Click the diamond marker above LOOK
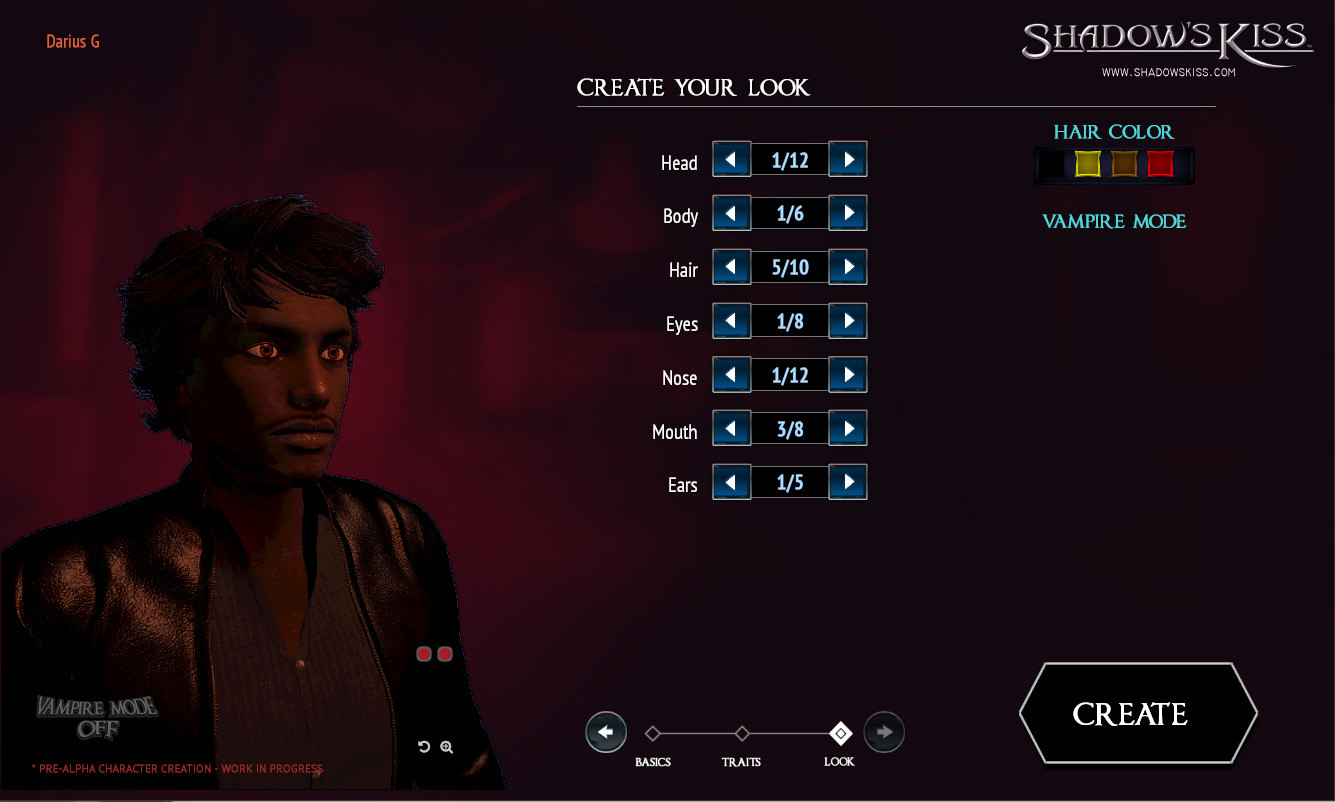This screenshot has height=802, width=1335. pyautogui.click(x=840, y=734)
